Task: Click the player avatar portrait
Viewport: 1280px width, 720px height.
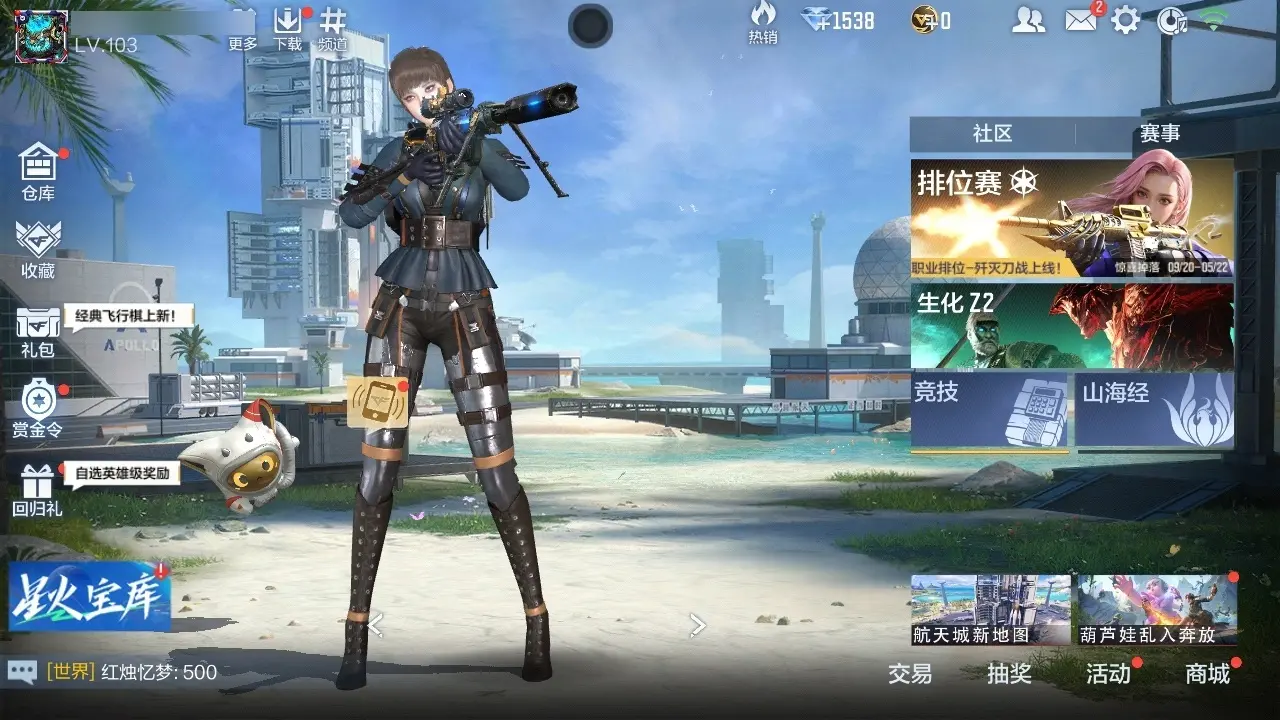Action: coord(41,36)
